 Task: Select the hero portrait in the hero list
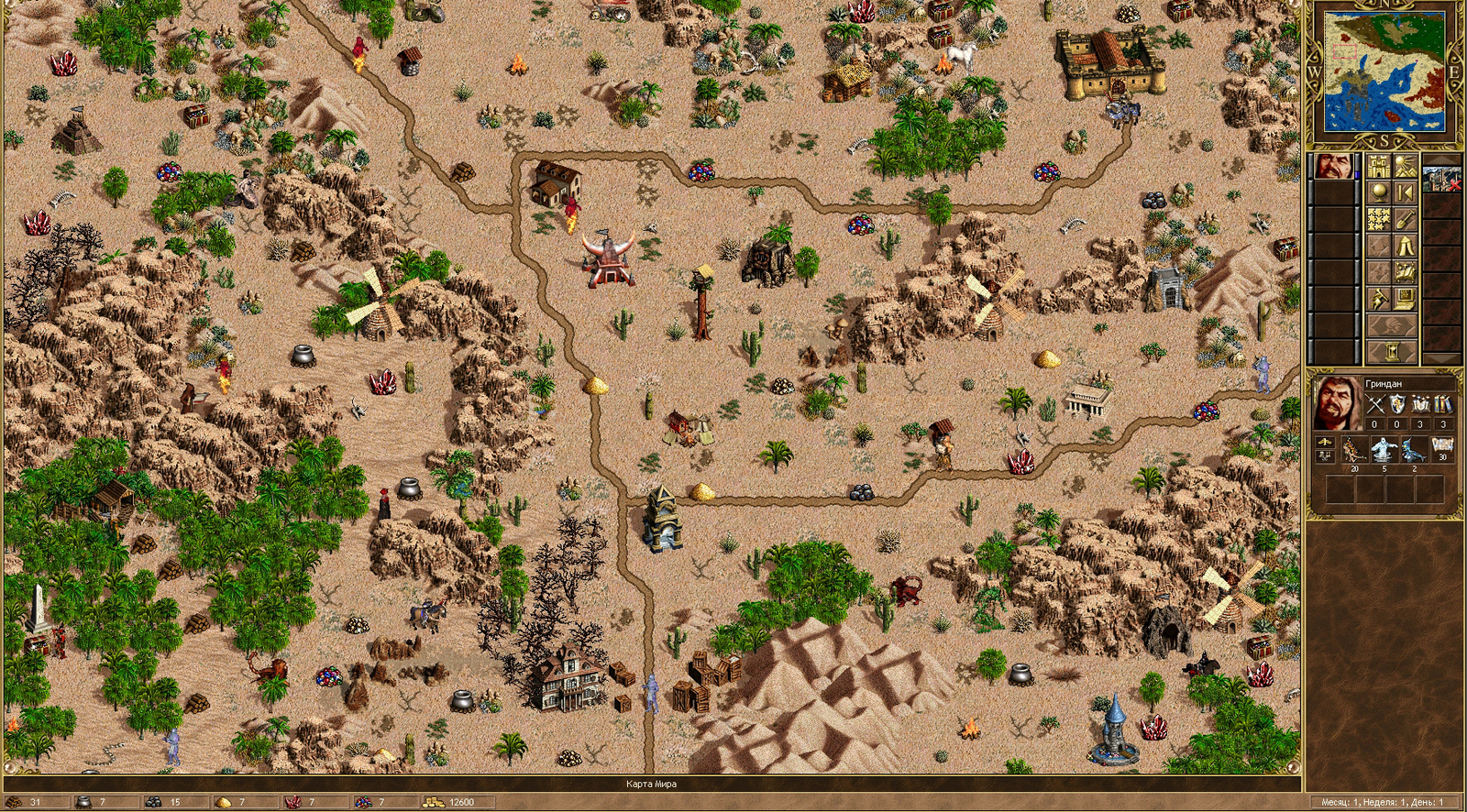point(1333,167)
